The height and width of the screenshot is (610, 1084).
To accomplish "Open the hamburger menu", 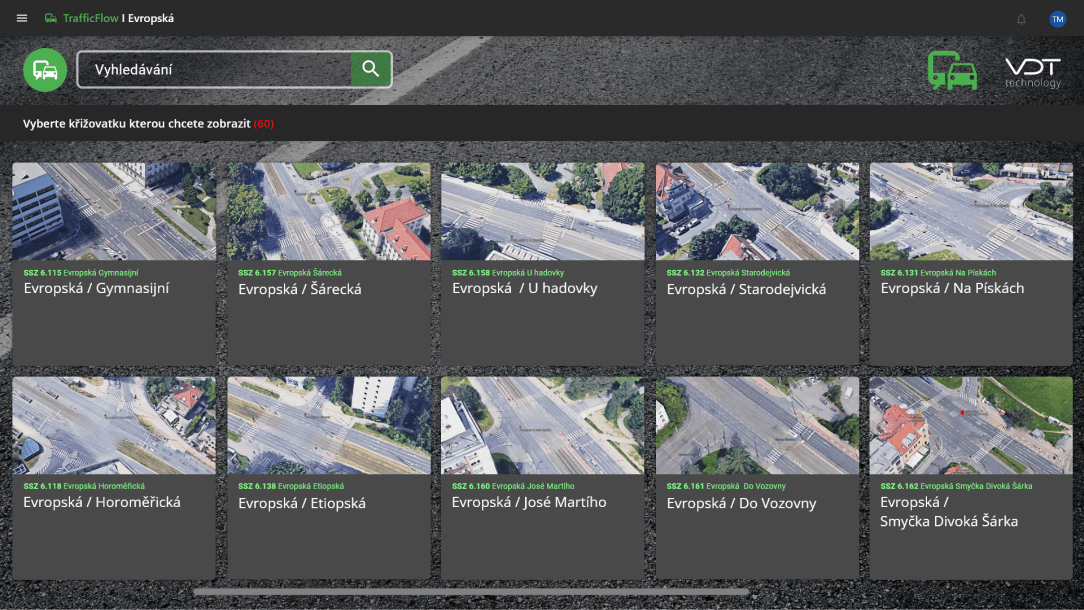I will (22, 19).
